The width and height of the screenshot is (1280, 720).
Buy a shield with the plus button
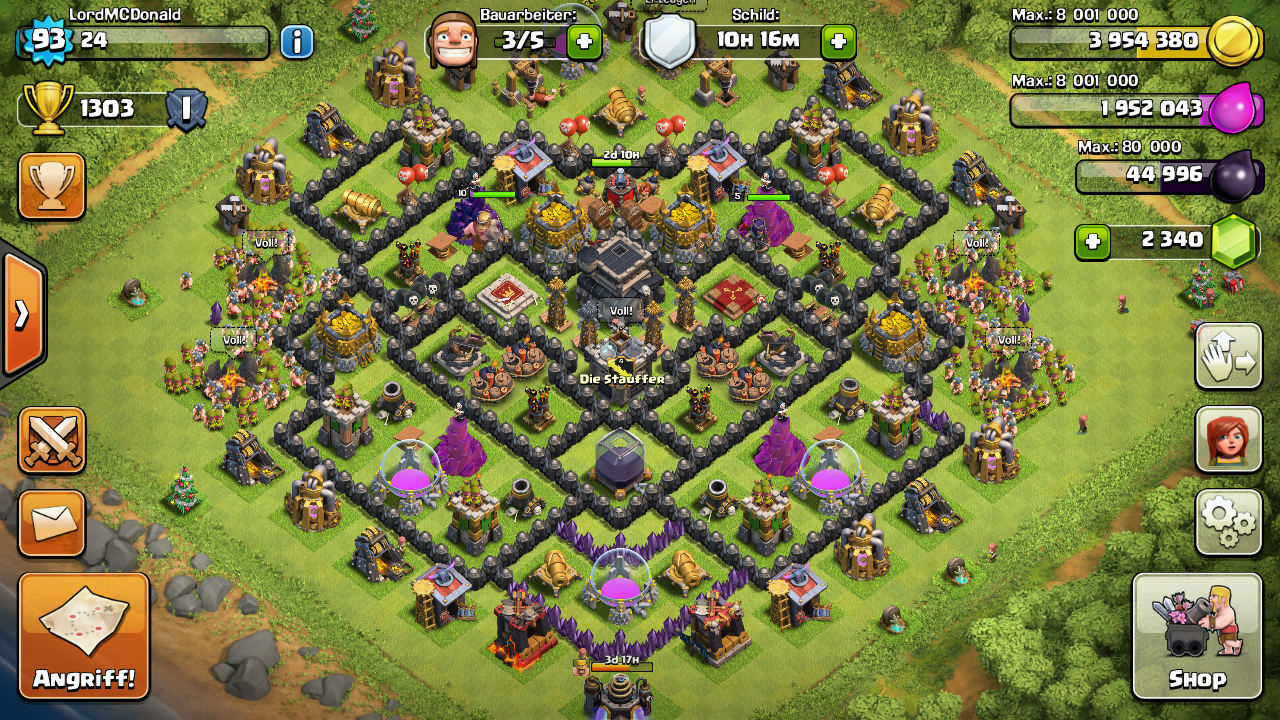[x=838, y=41]
